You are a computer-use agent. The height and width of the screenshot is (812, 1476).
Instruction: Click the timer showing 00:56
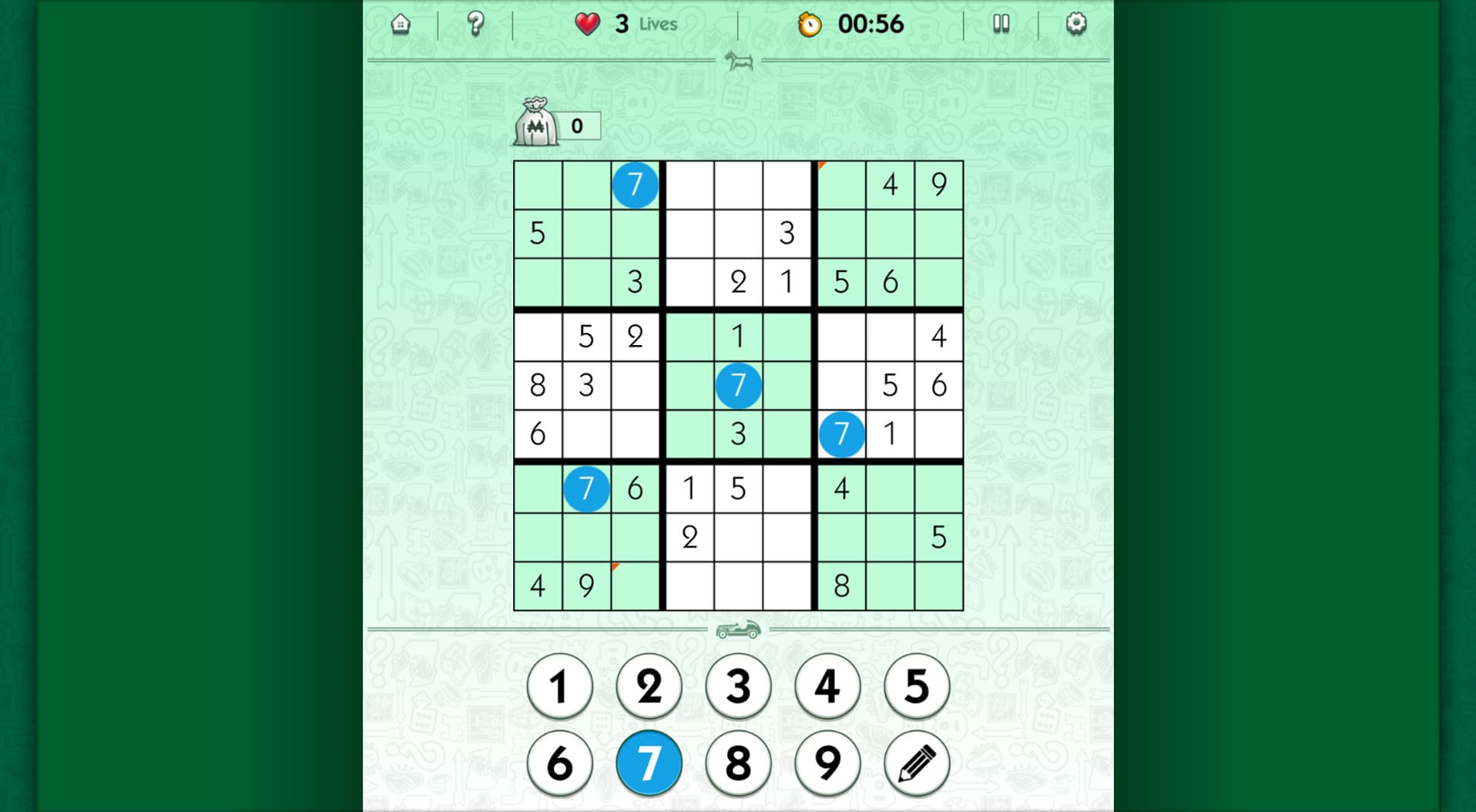[871, 24]
